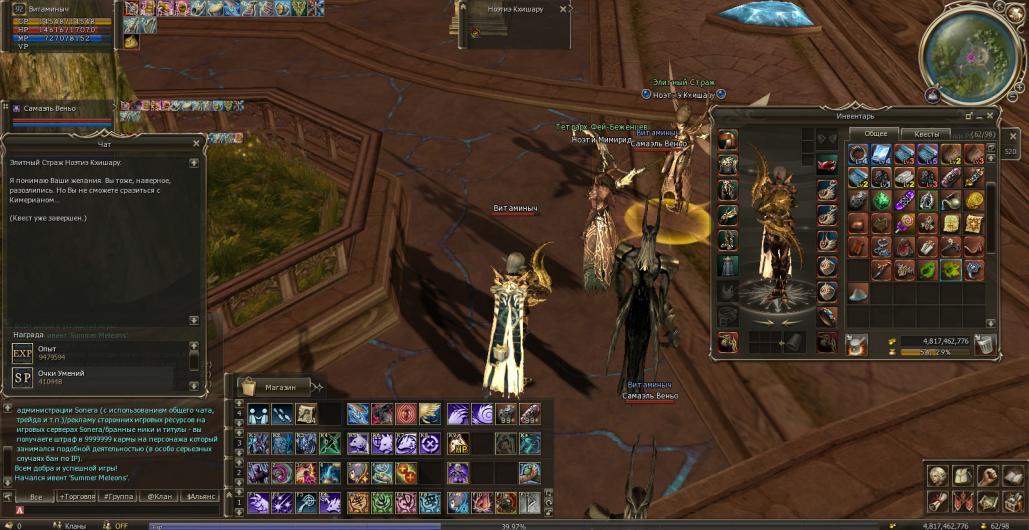Select the @Клан chat tab
Screen dimensions: 1029x530
(x=160, y=496)
